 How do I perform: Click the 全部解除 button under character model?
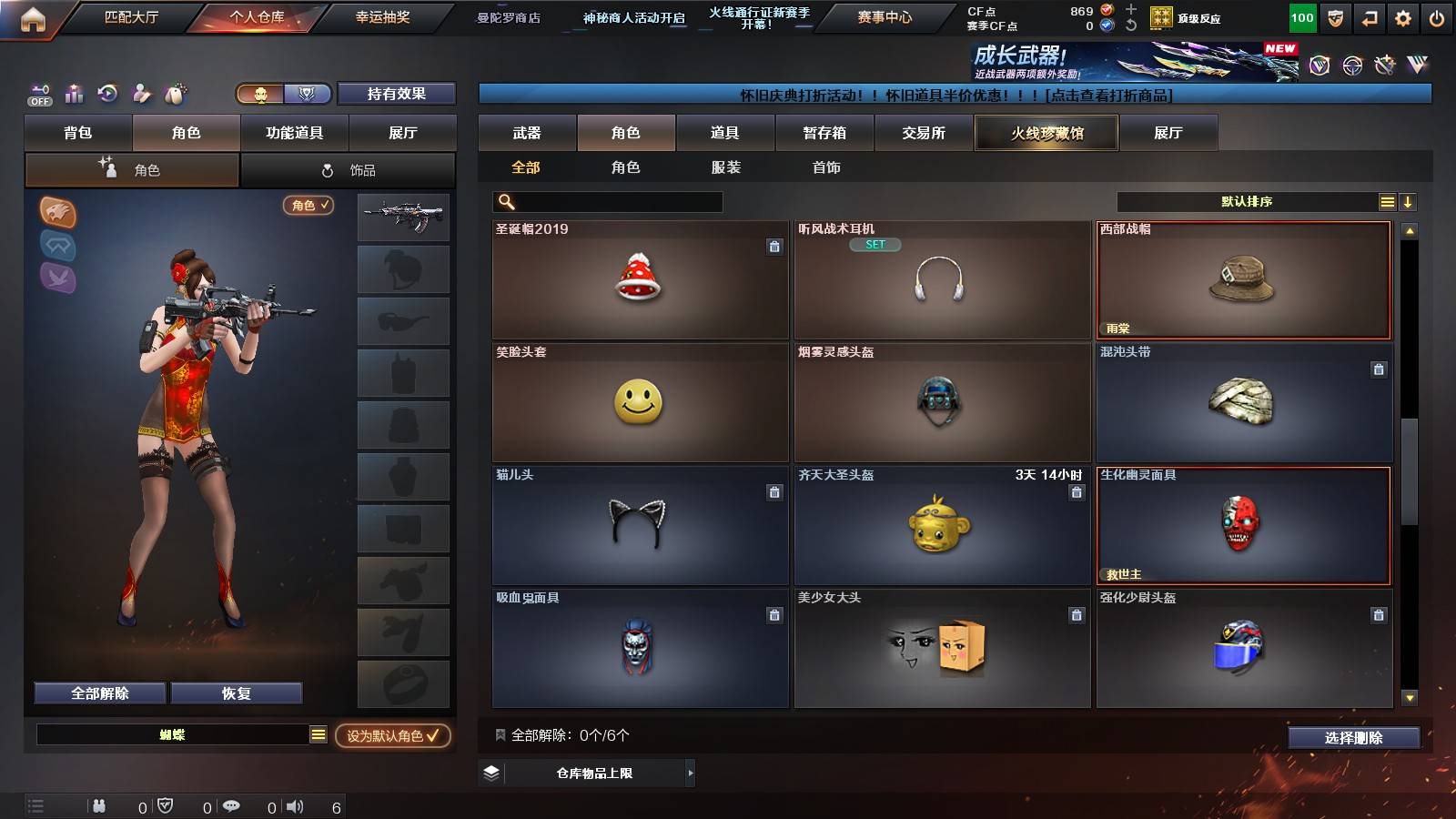(98, 693)
